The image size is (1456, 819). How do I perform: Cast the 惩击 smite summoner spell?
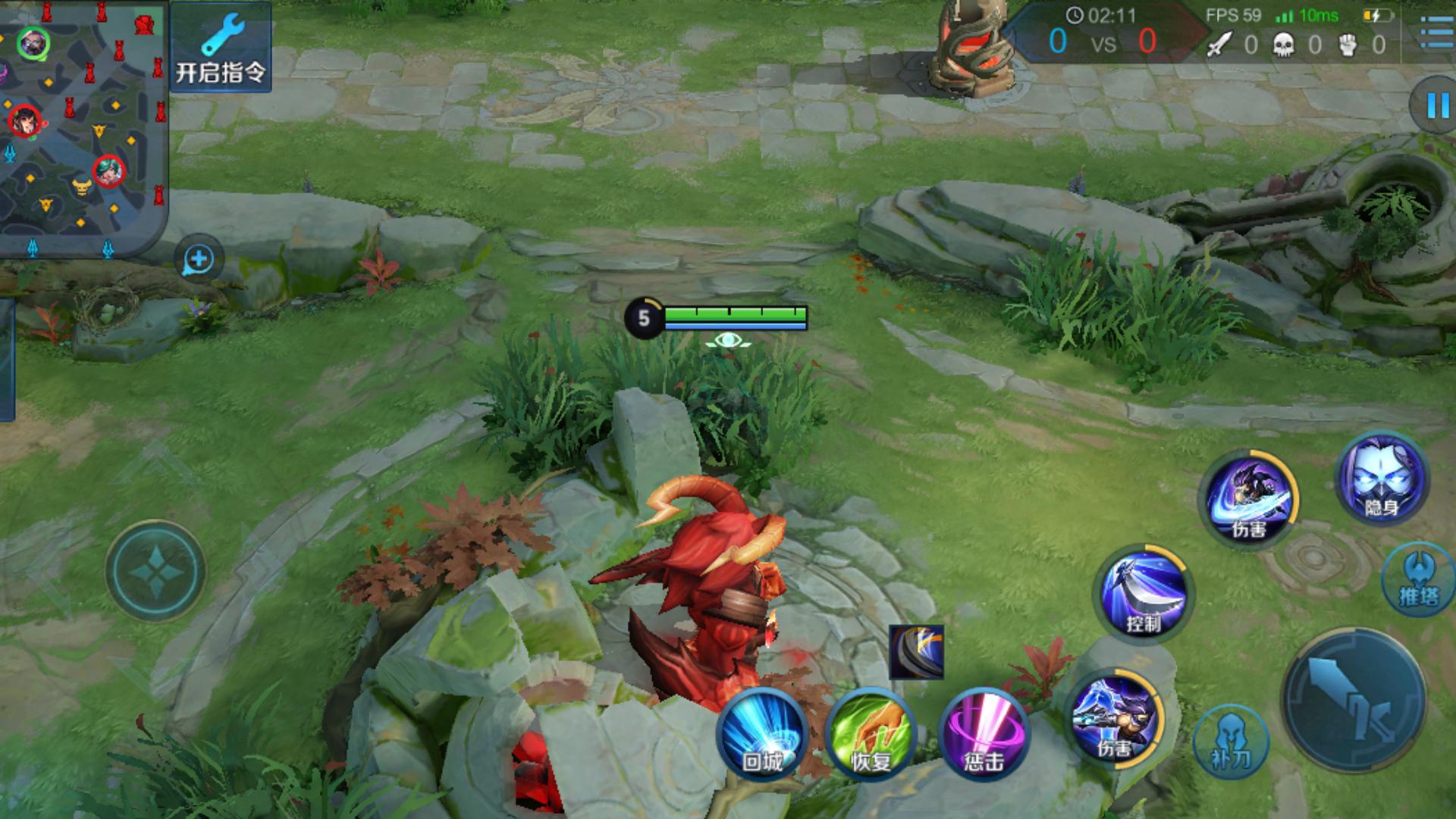coord(984,734)
